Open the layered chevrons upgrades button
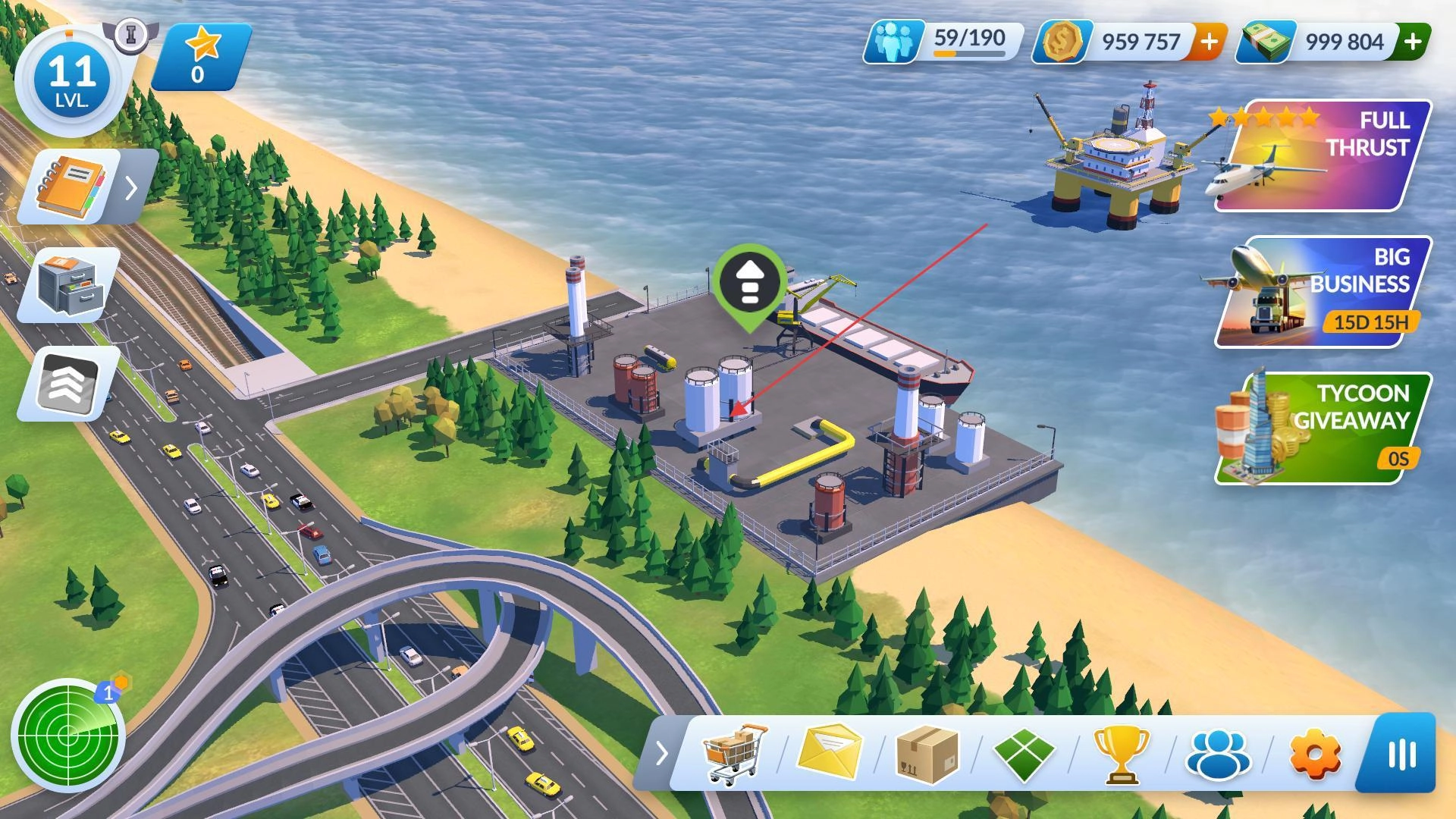The image size is (1456, 819). 70,383
